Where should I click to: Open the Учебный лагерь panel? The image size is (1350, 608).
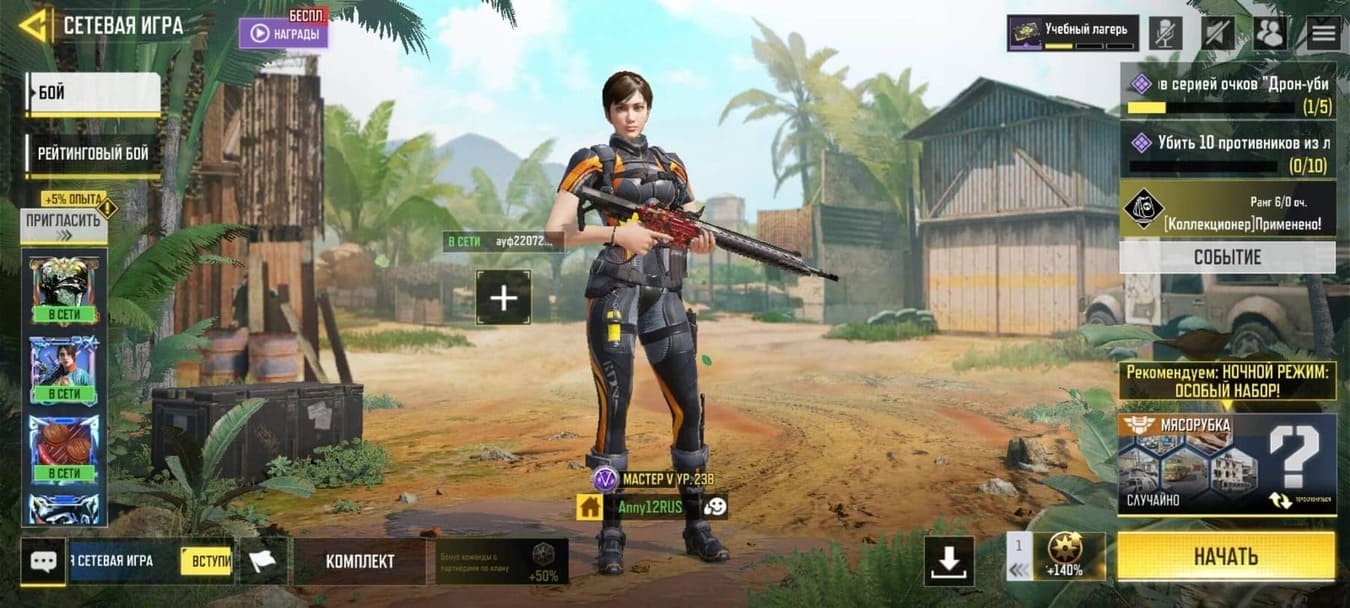1072,33
